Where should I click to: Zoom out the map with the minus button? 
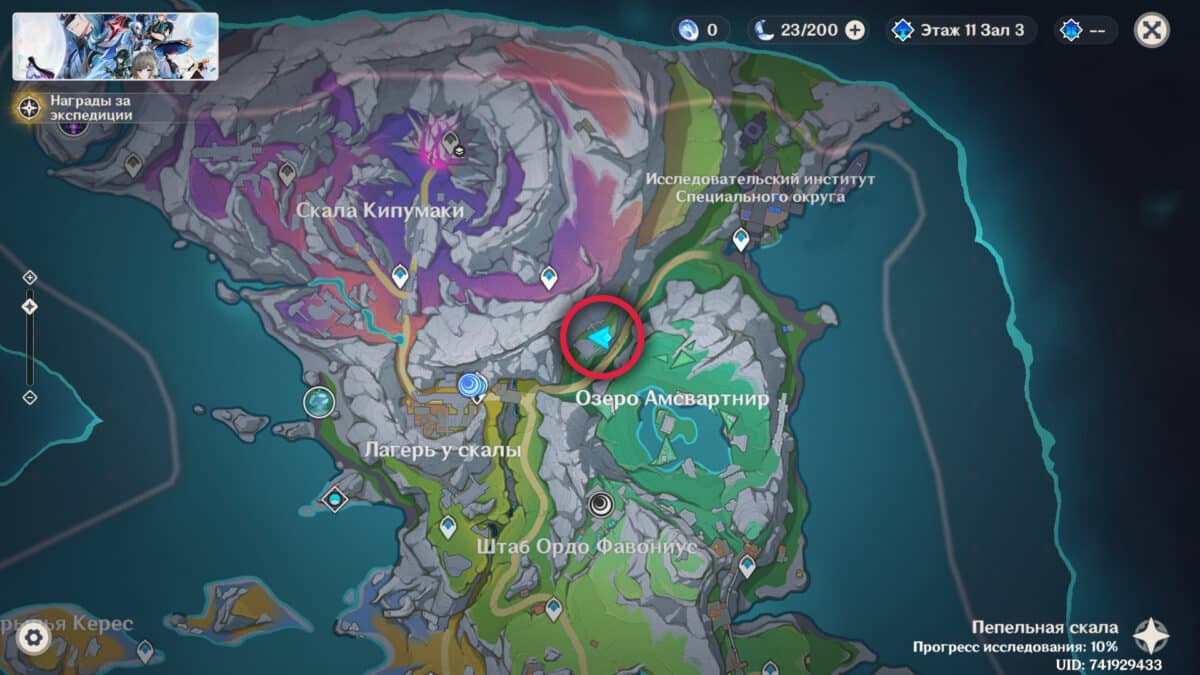pos(30,397)
